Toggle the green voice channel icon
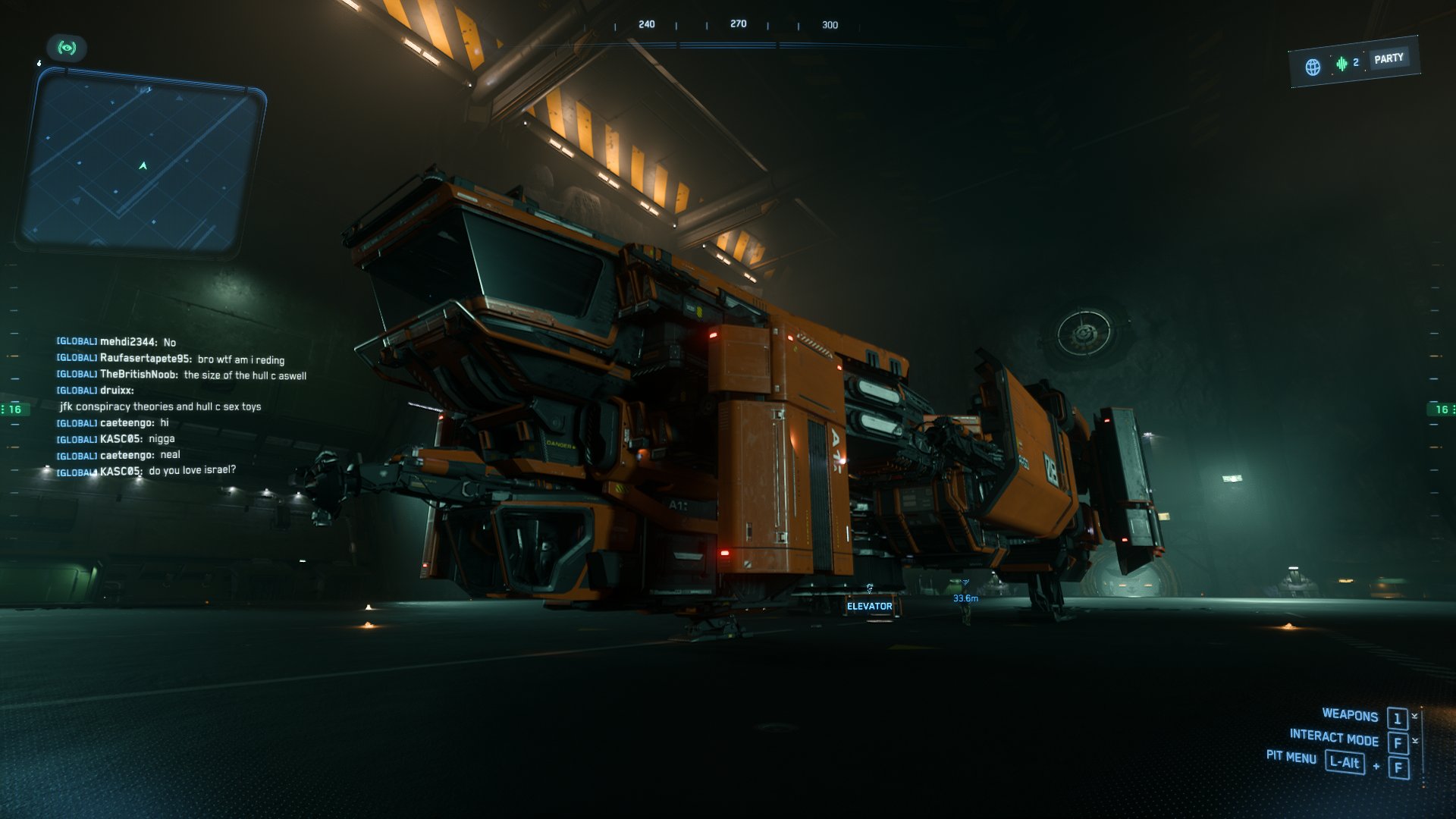 [1341, 64]
